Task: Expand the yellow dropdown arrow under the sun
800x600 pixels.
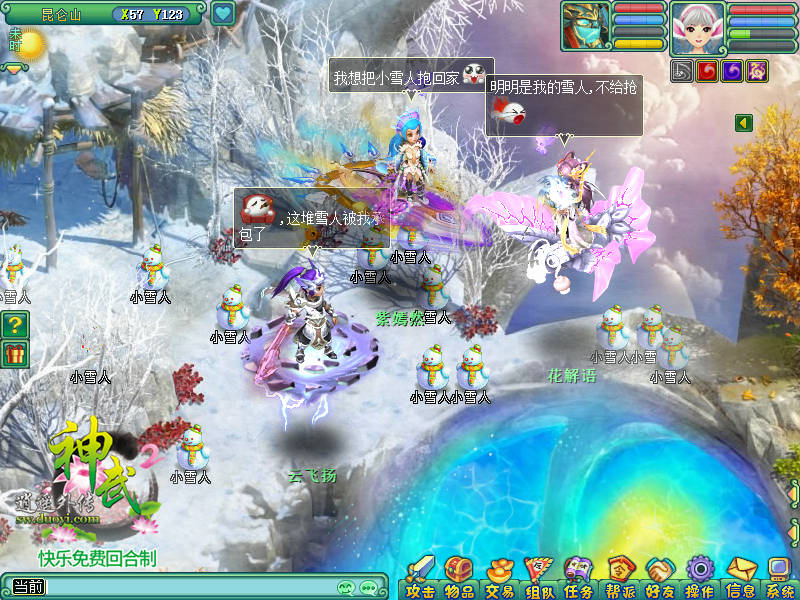Action: pyautogui.click(x=14, y=69)
